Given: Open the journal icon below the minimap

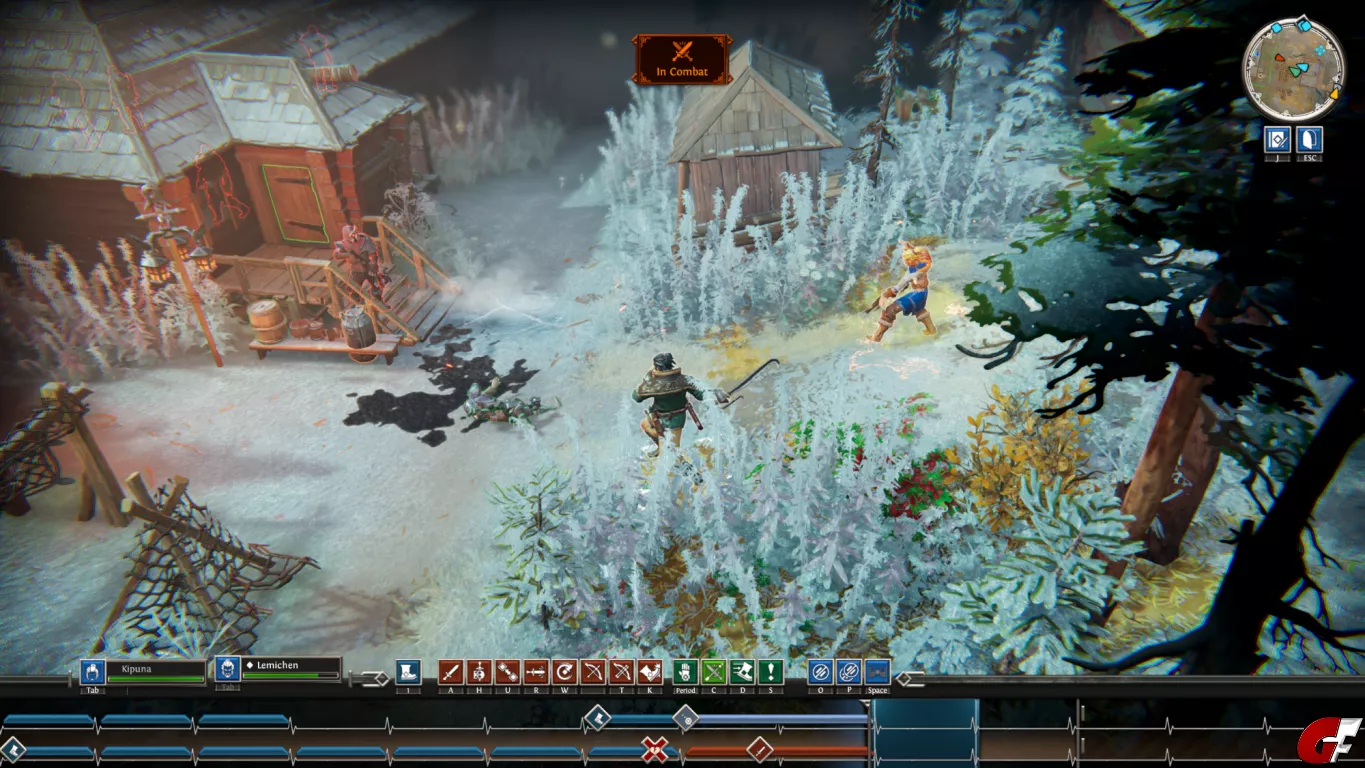Looking at the screenshot, I should (1276, 139).
